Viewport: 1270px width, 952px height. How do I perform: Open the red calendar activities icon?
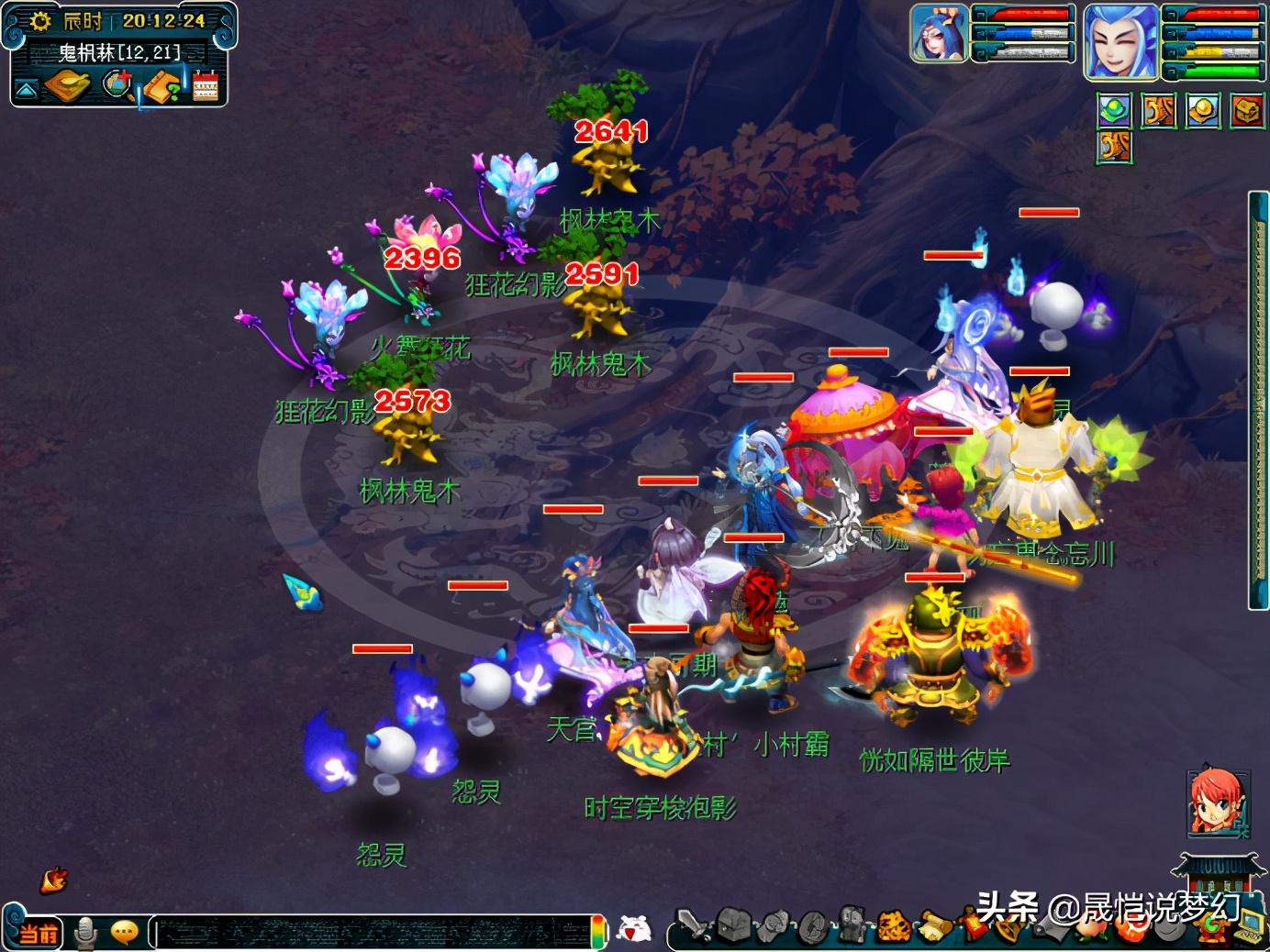click(x=206, y=85)
